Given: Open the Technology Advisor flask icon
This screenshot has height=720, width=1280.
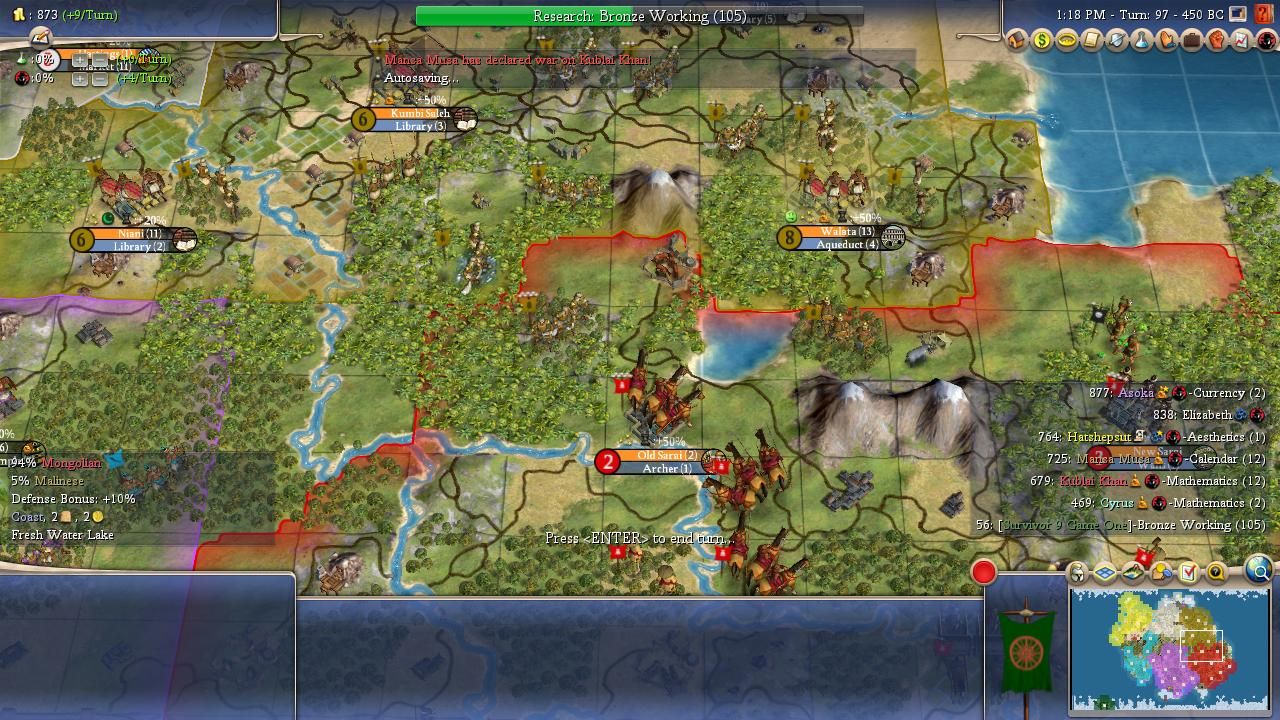Looking at the screenshot, I should tap(1142, 41).
